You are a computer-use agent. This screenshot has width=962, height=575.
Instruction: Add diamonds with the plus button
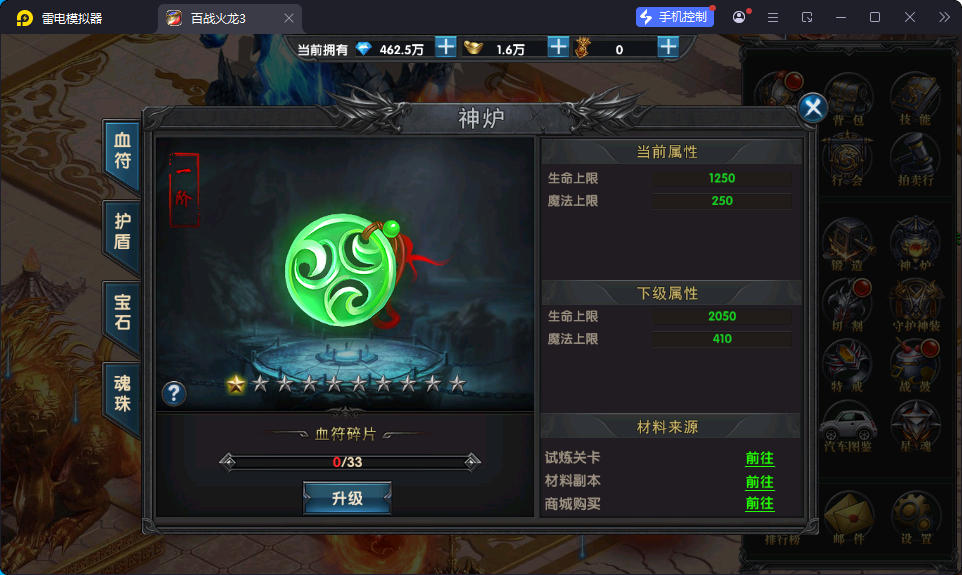(446, 47)
